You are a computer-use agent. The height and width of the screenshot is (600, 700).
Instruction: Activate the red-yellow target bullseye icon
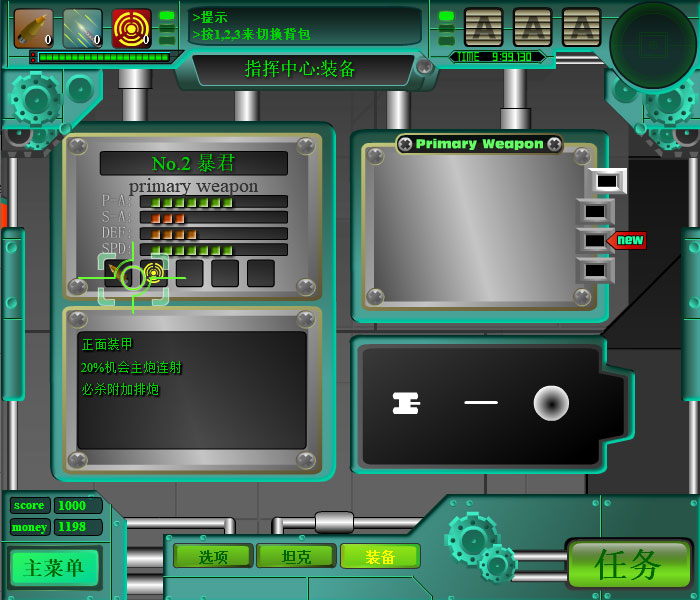pos(131,28)
